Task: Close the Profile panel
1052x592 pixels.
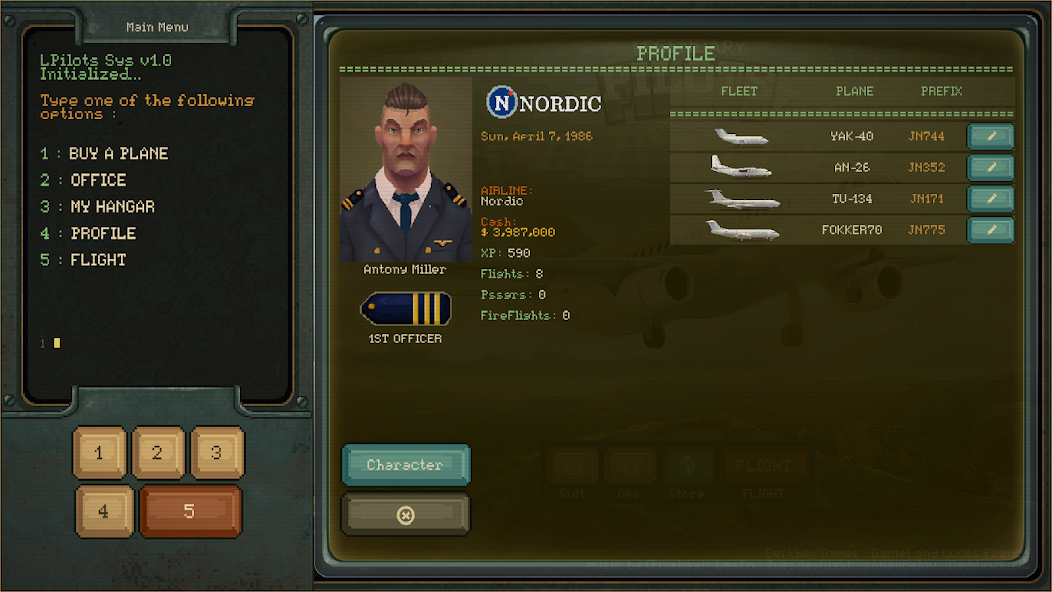Action: tap(405, 515)
